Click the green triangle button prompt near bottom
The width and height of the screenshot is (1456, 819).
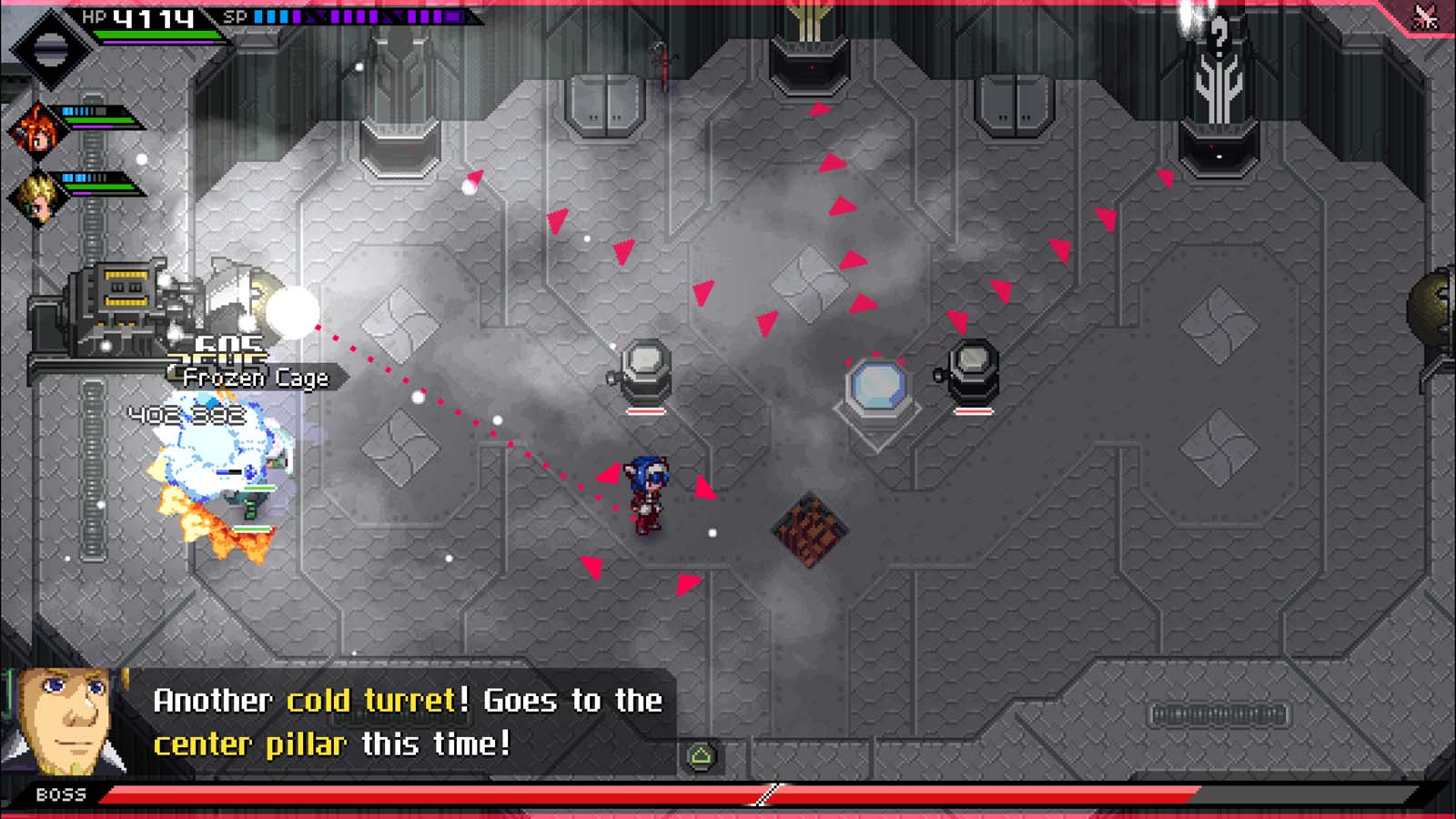tap(701, 757)
